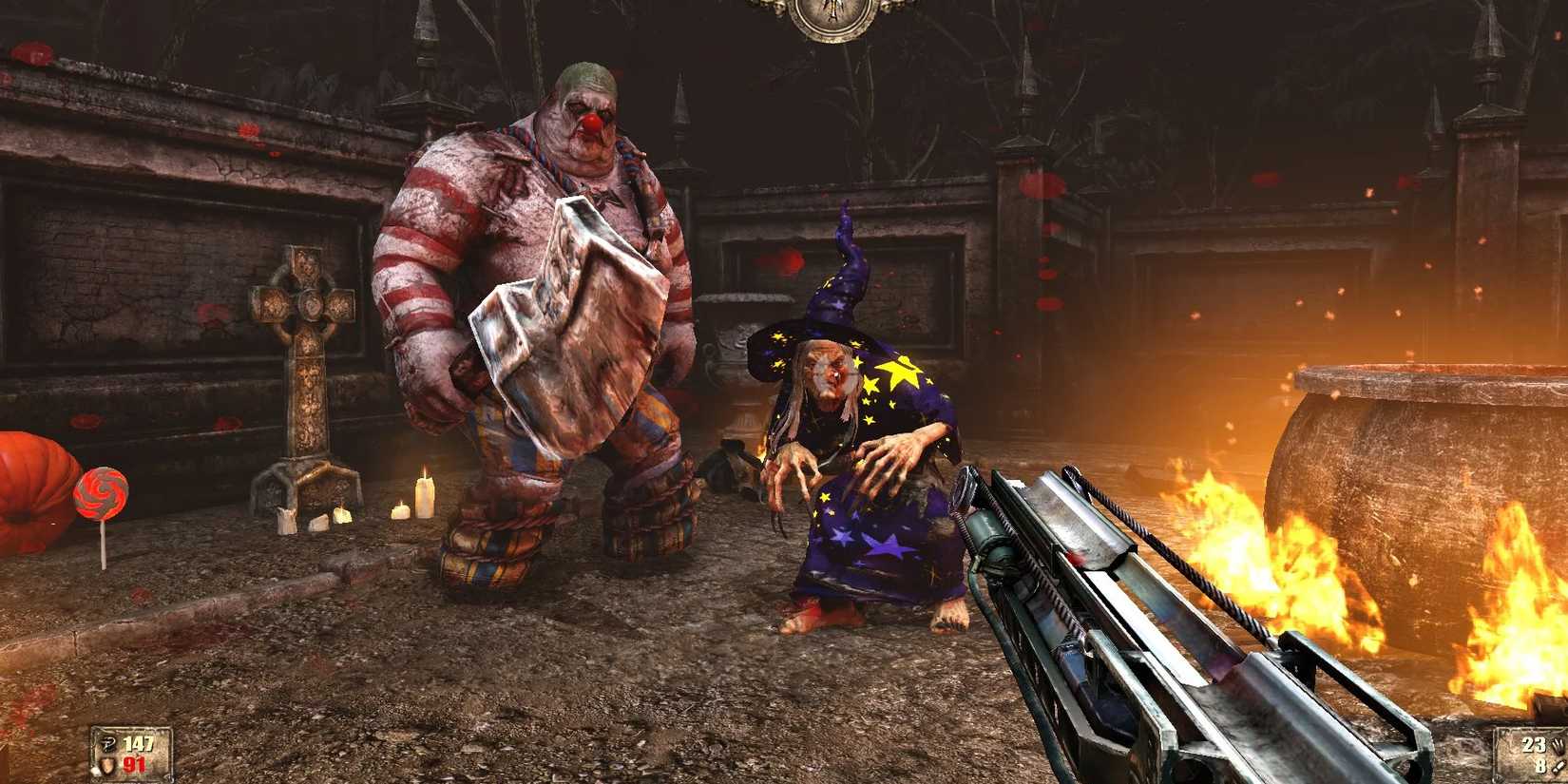This screenshot has height=784, width=1568.
Task: Open the armor value 91 display
Action: [133, 765]
